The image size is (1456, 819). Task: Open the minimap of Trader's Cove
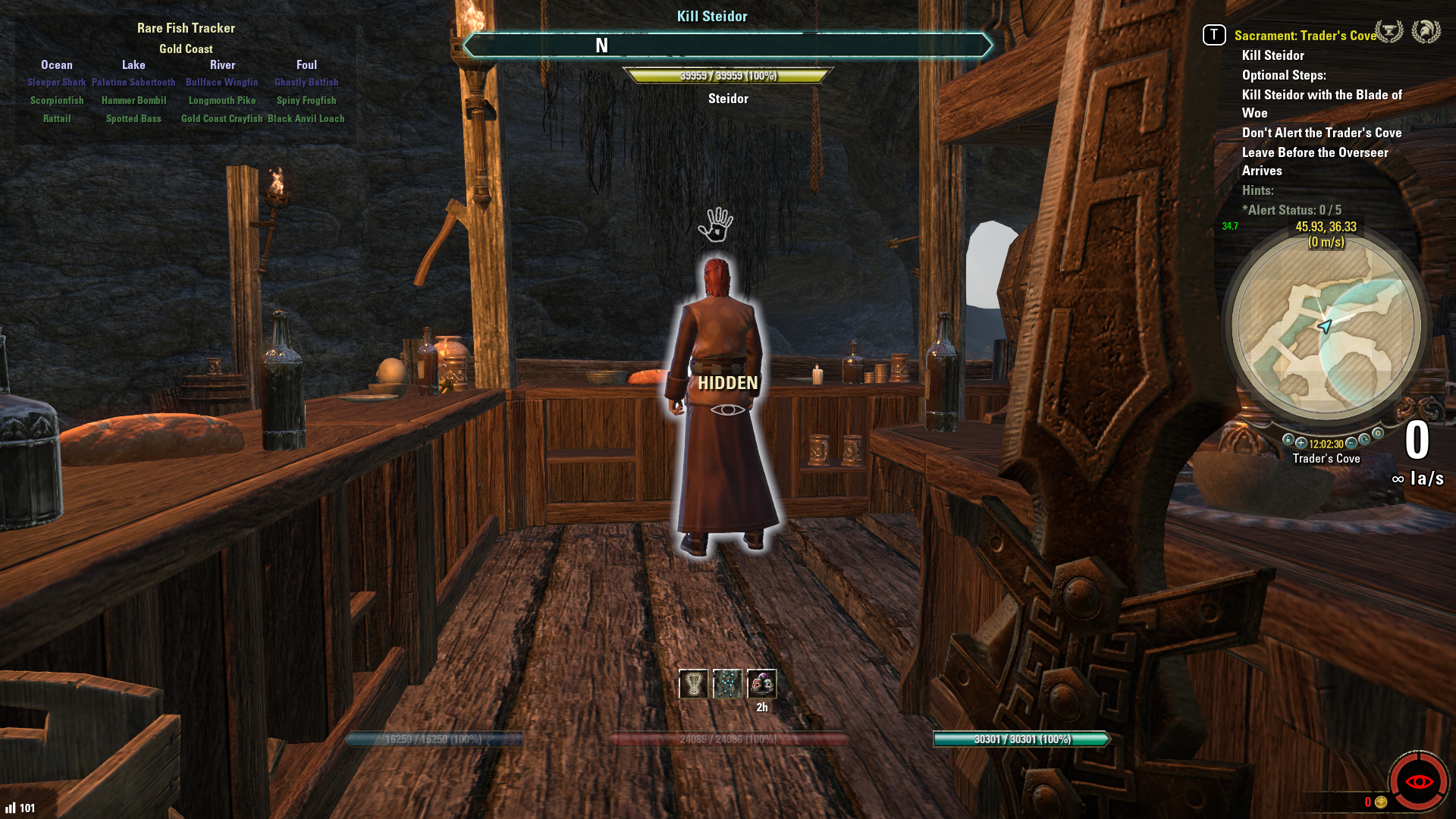[1326, 326]
